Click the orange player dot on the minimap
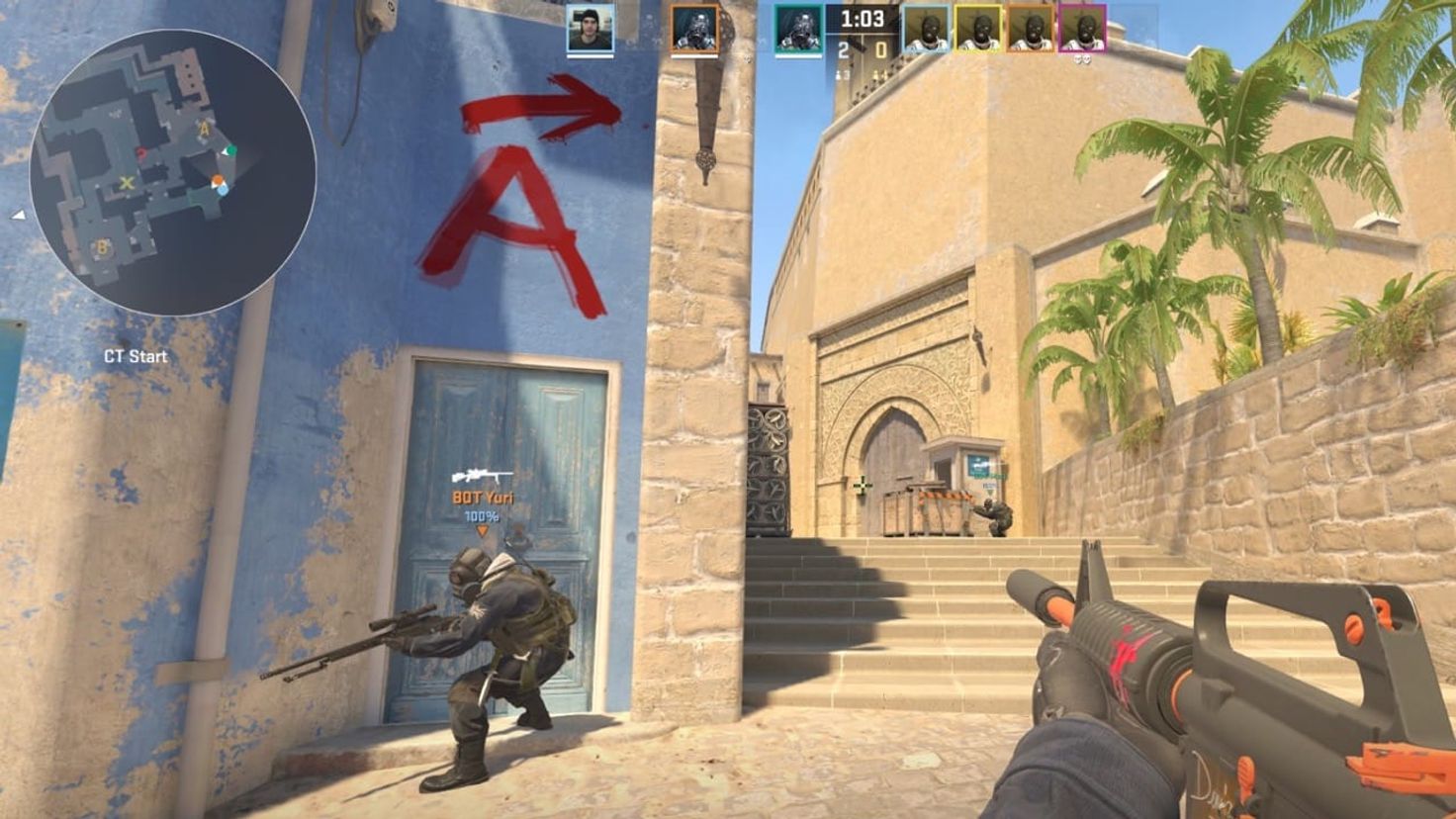The width and height of the screenshot is (1456, 819). tap(218, 180)
